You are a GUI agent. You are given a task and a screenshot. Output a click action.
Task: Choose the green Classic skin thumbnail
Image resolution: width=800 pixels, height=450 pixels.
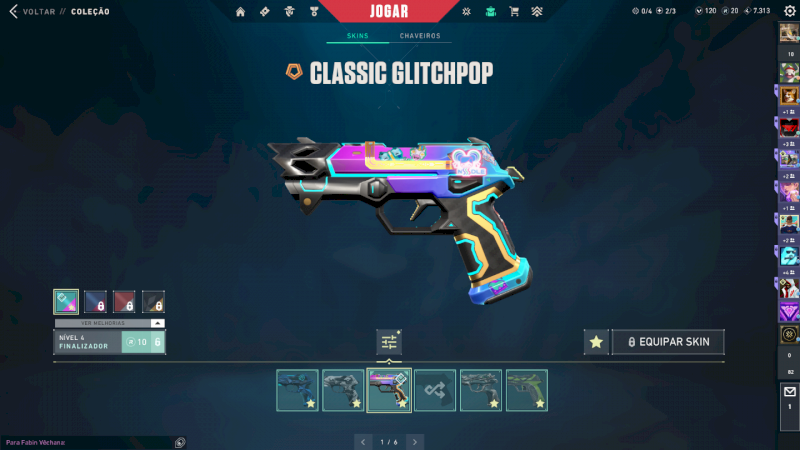pyautogui.click(x=526, y=390)
